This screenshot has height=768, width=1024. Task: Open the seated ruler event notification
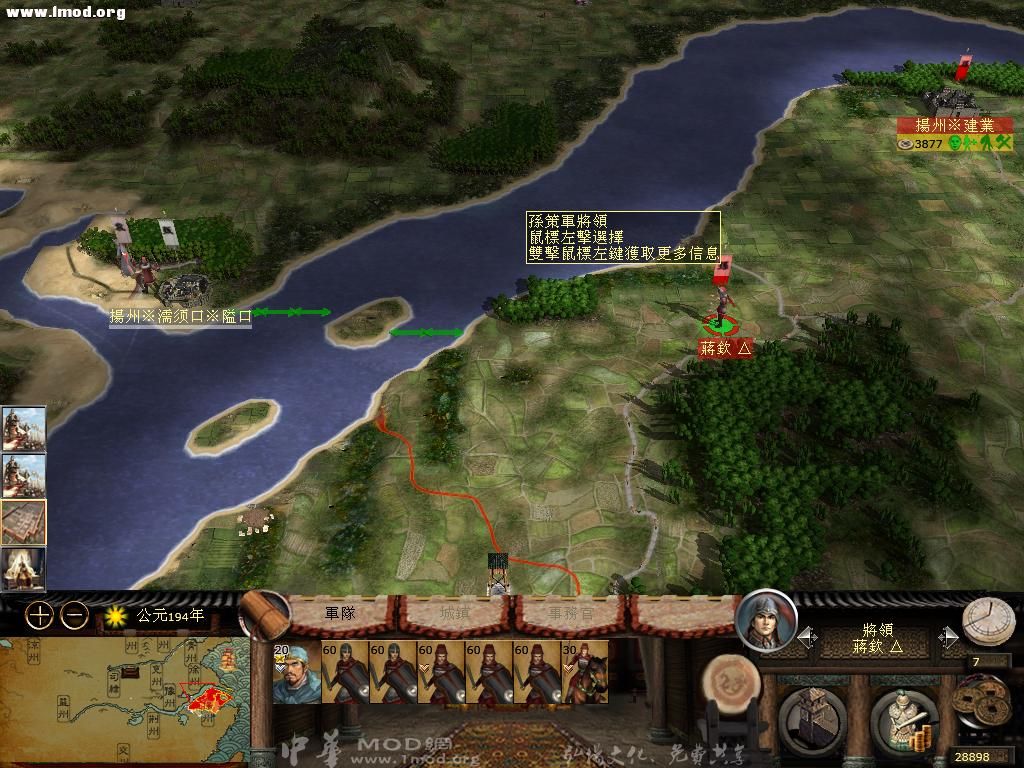23,569
